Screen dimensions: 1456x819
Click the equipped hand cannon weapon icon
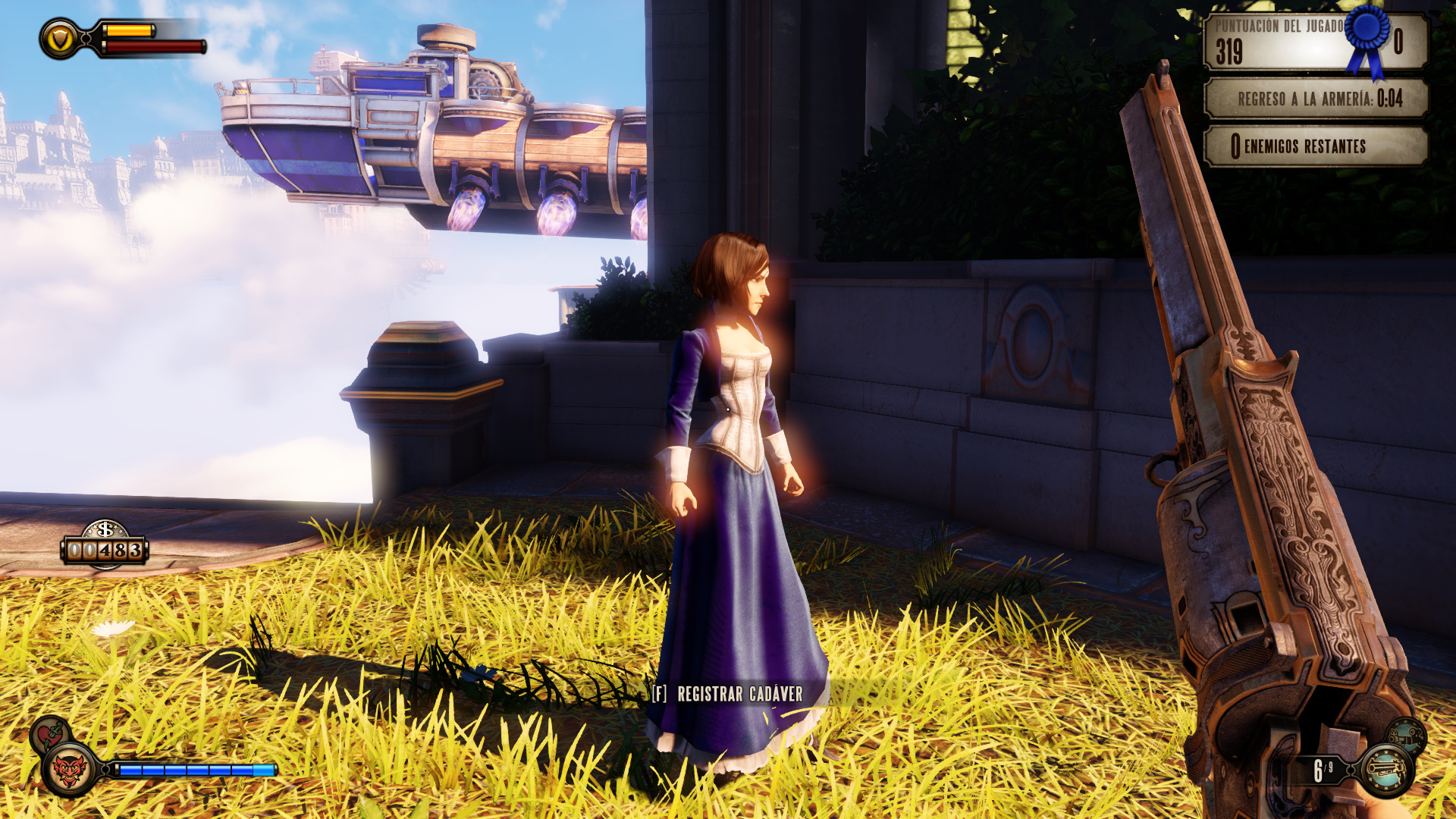[1387, 770]
